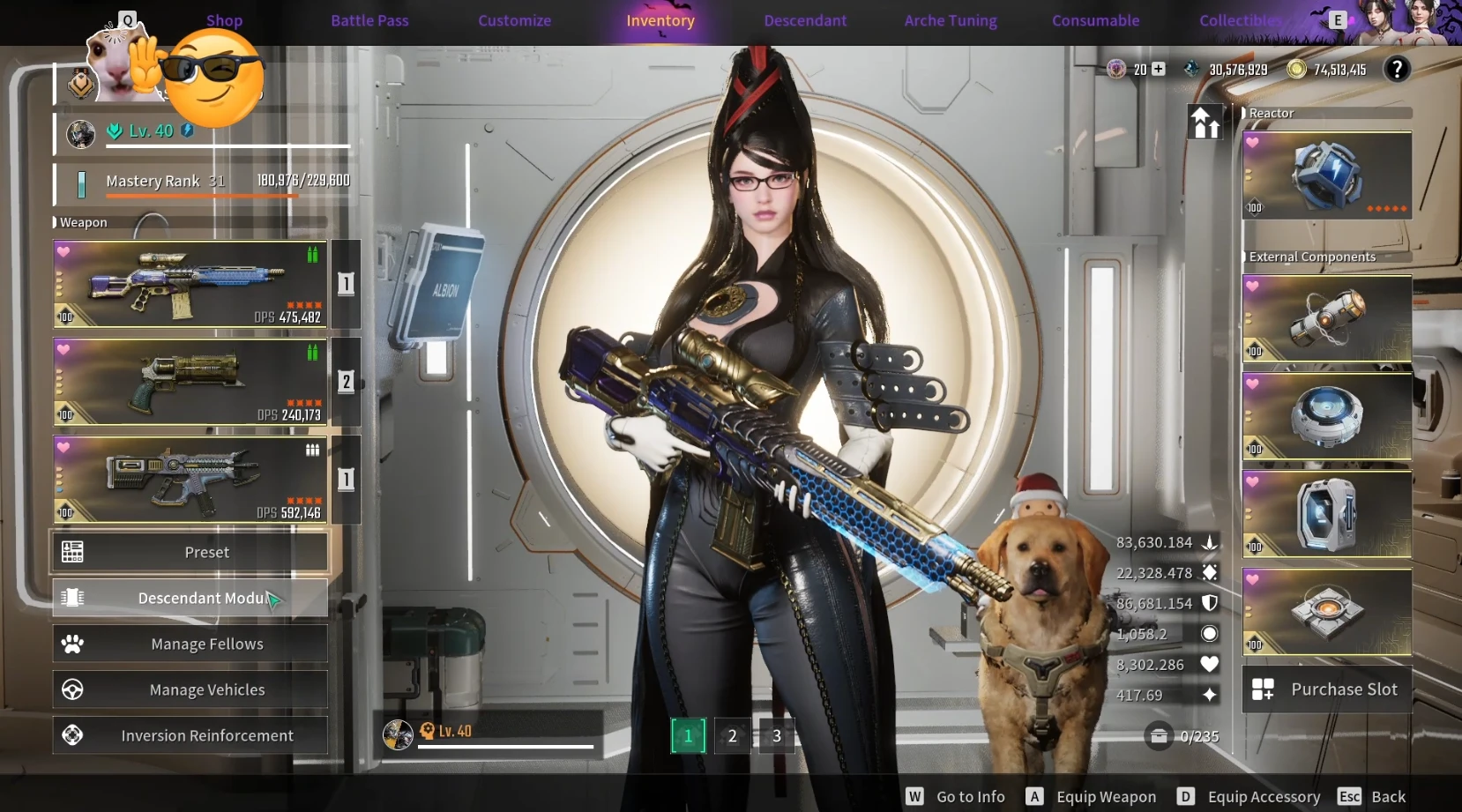Select the rifle with 475,482 DPS
The image size is (1462, 812).
click(190, 284)
